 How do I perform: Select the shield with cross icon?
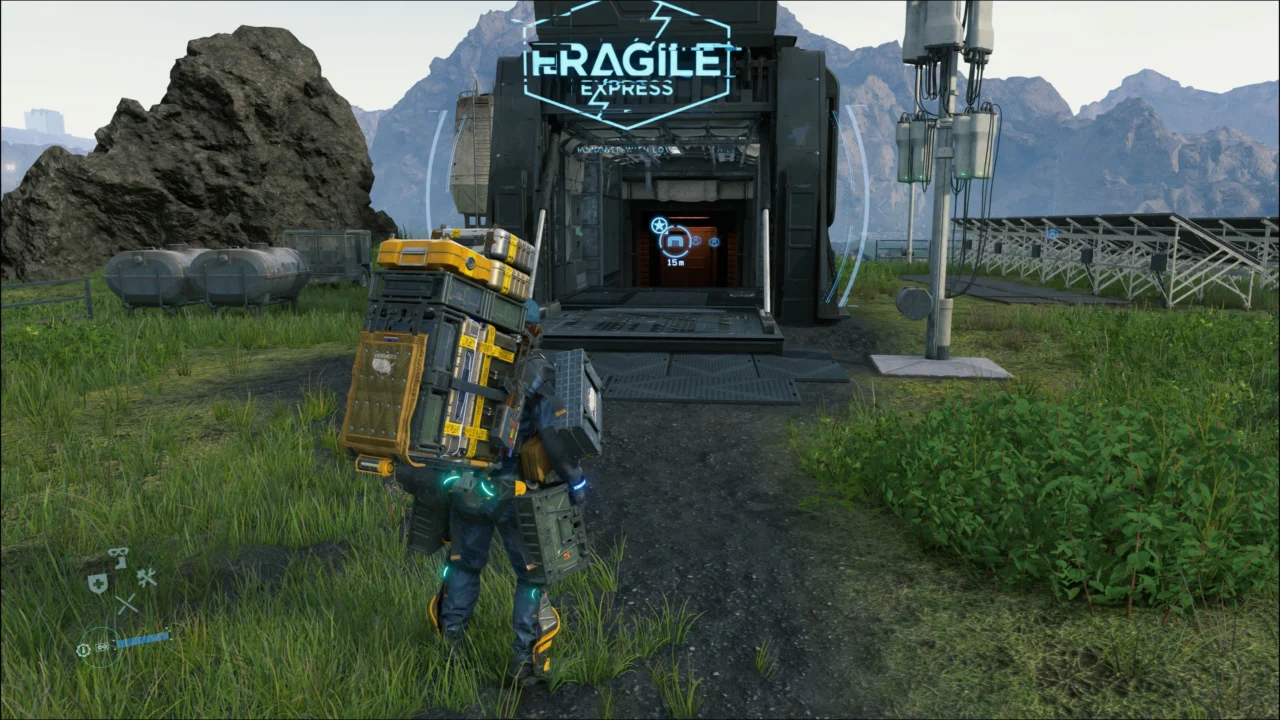click(97, 584)
